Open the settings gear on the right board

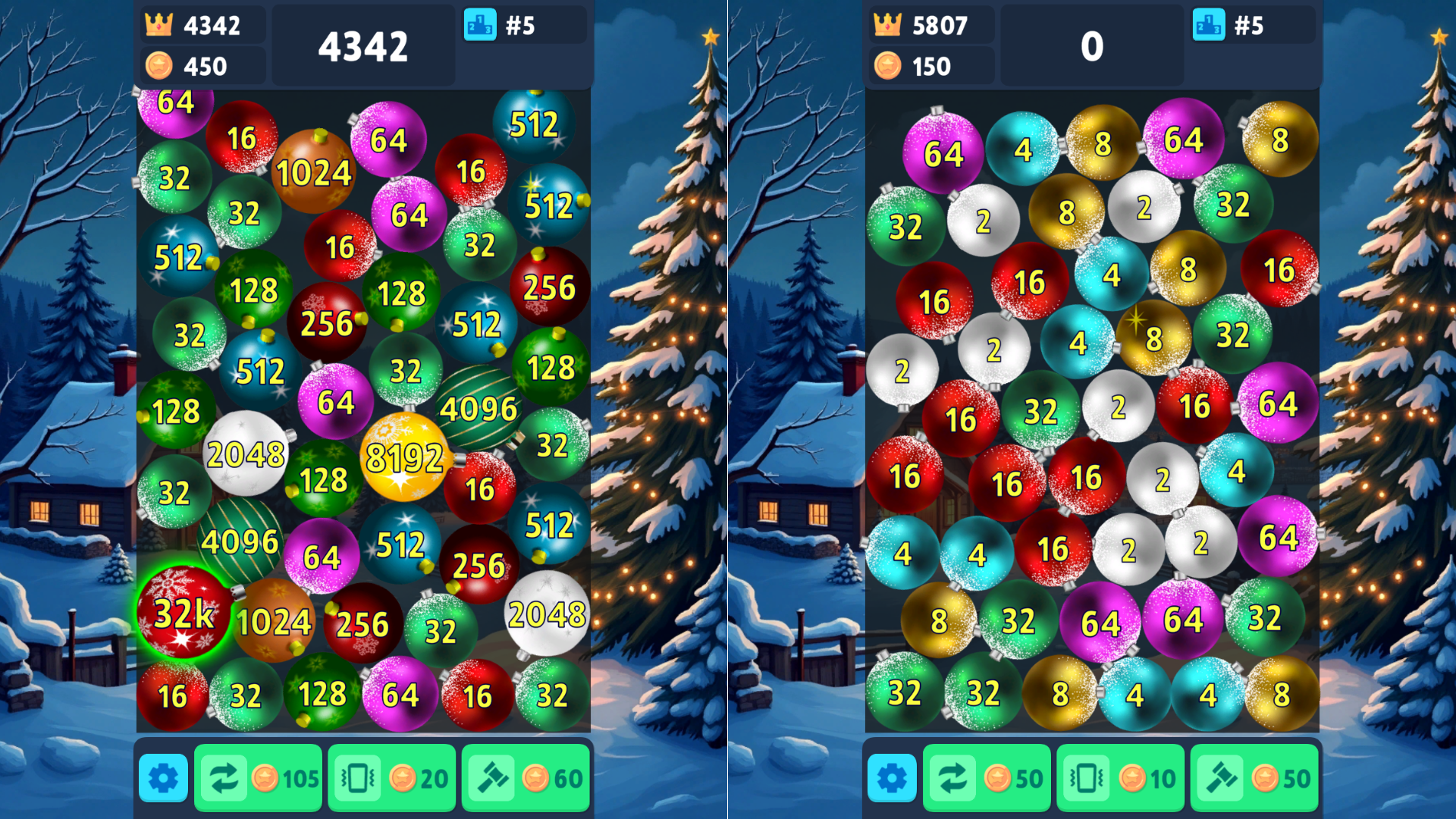[892, 777]
